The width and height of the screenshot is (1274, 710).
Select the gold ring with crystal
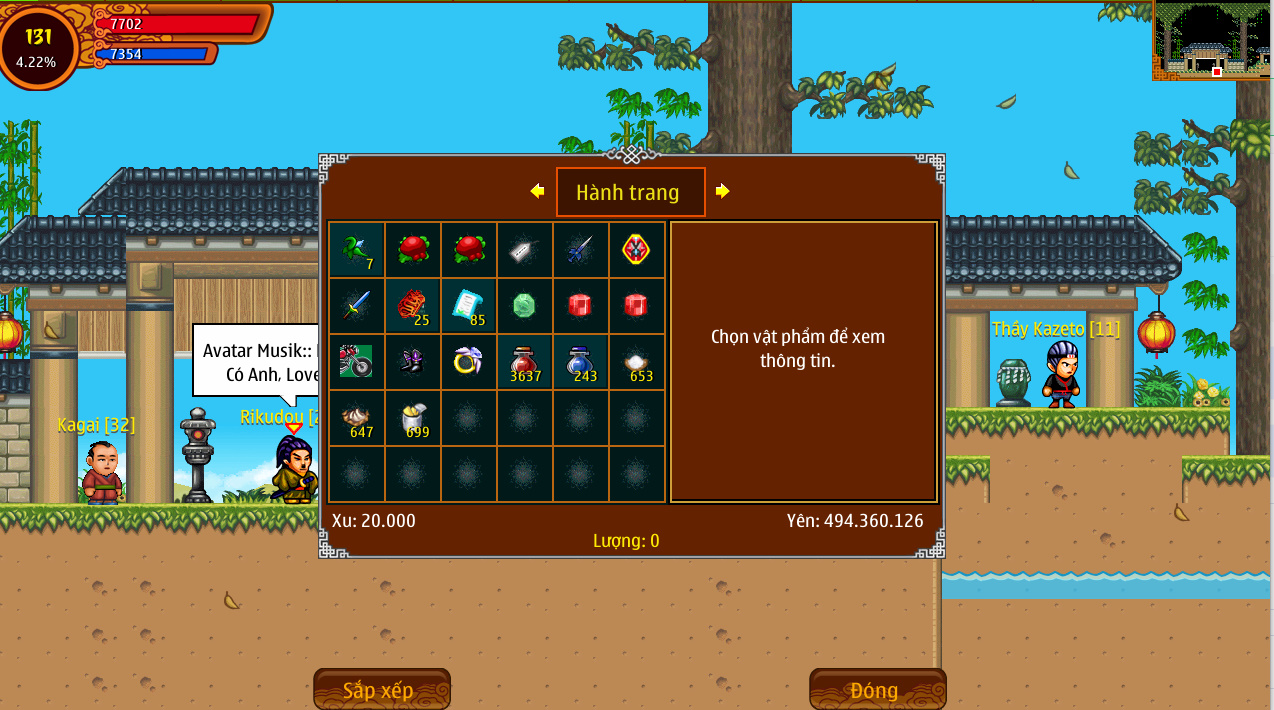[x=469, y=362]
